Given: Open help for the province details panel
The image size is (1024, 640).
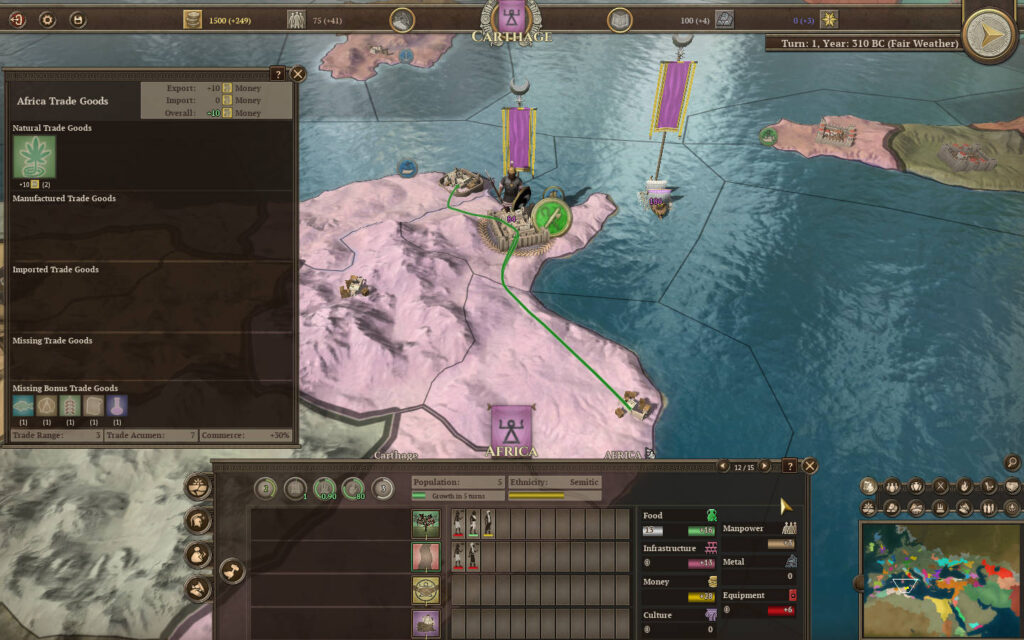Looking at the screenshot, I should [x=789, y=466].
